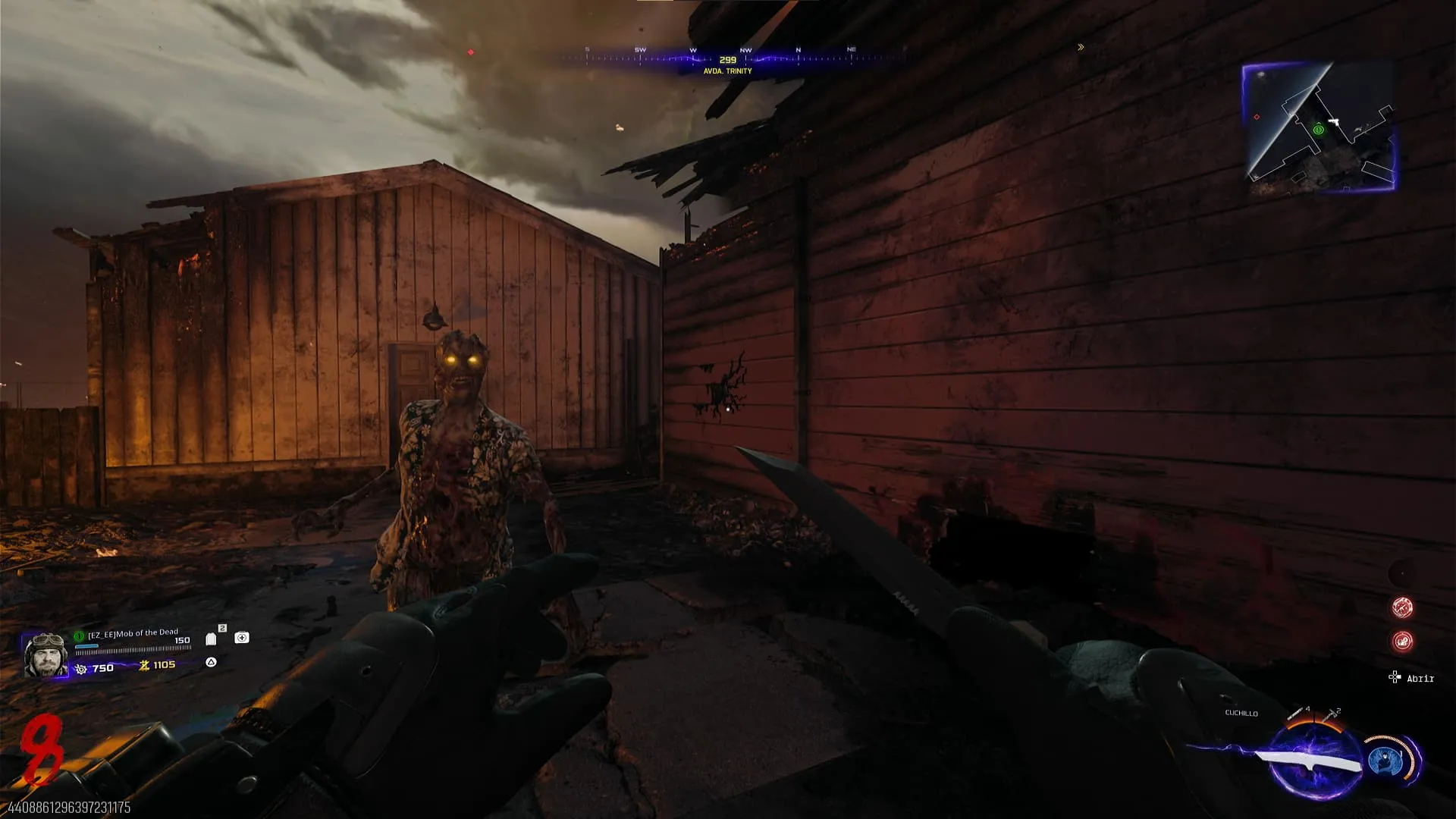Select the lethal axe equipment with count 2
This screenshot has width=1456, height=819.
[x=1331, y=715]
